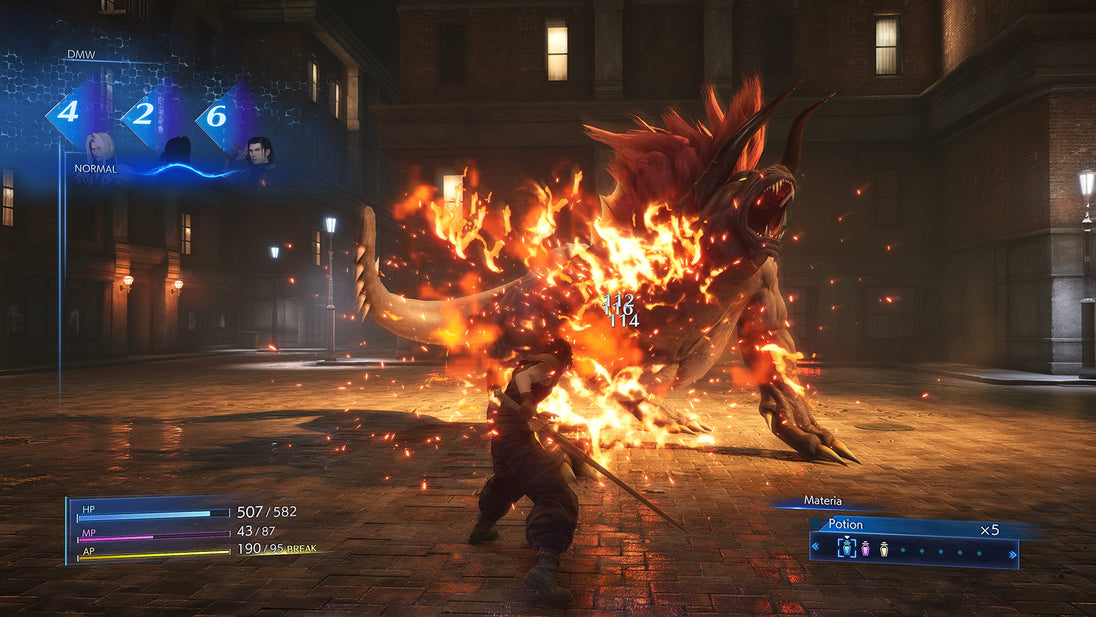Click the DMW reel showing number 6
1096x617 pixels.
(x=216, y=115)
